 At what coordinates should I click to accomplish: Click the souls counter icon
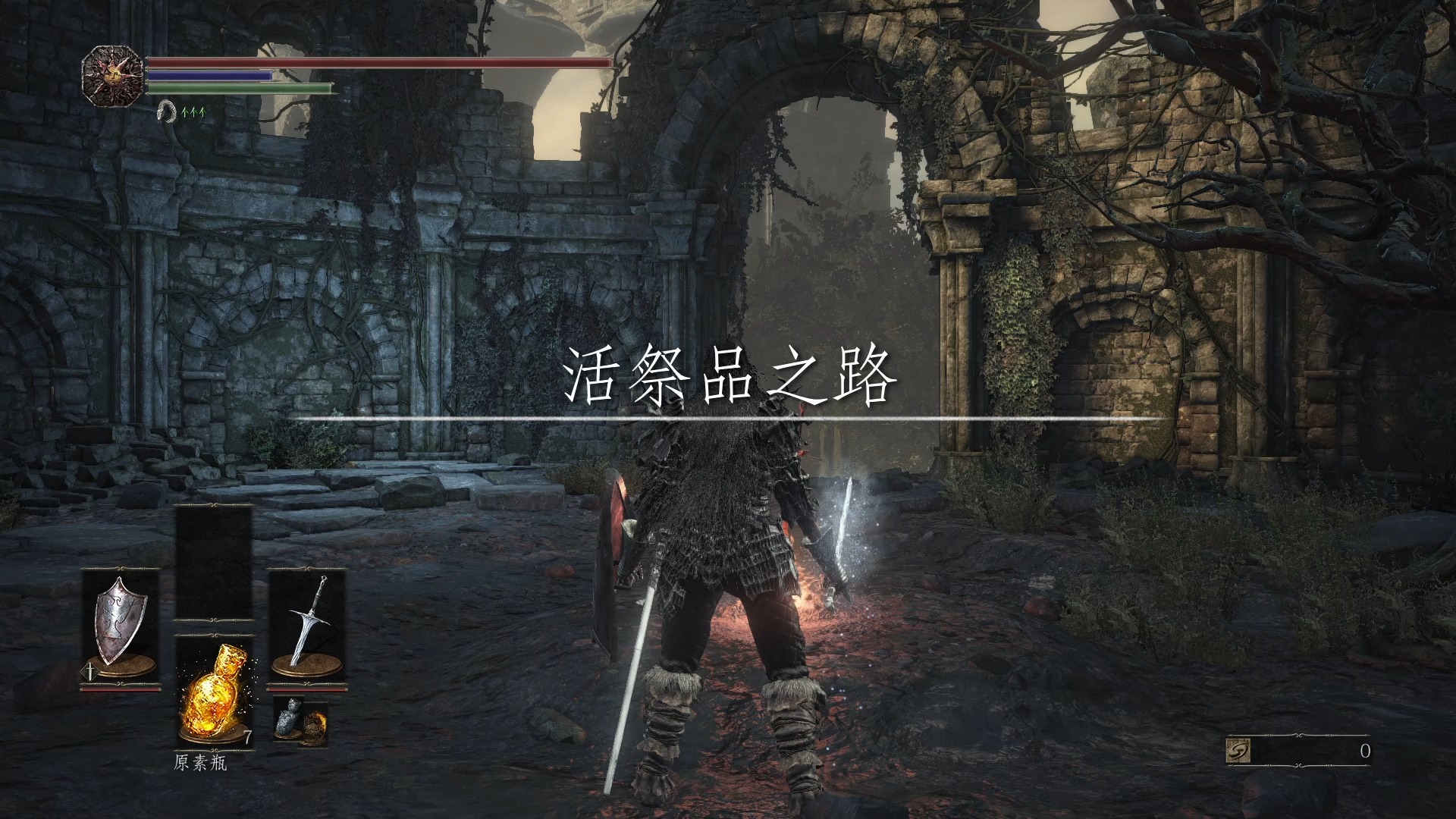click(1238, 751)
